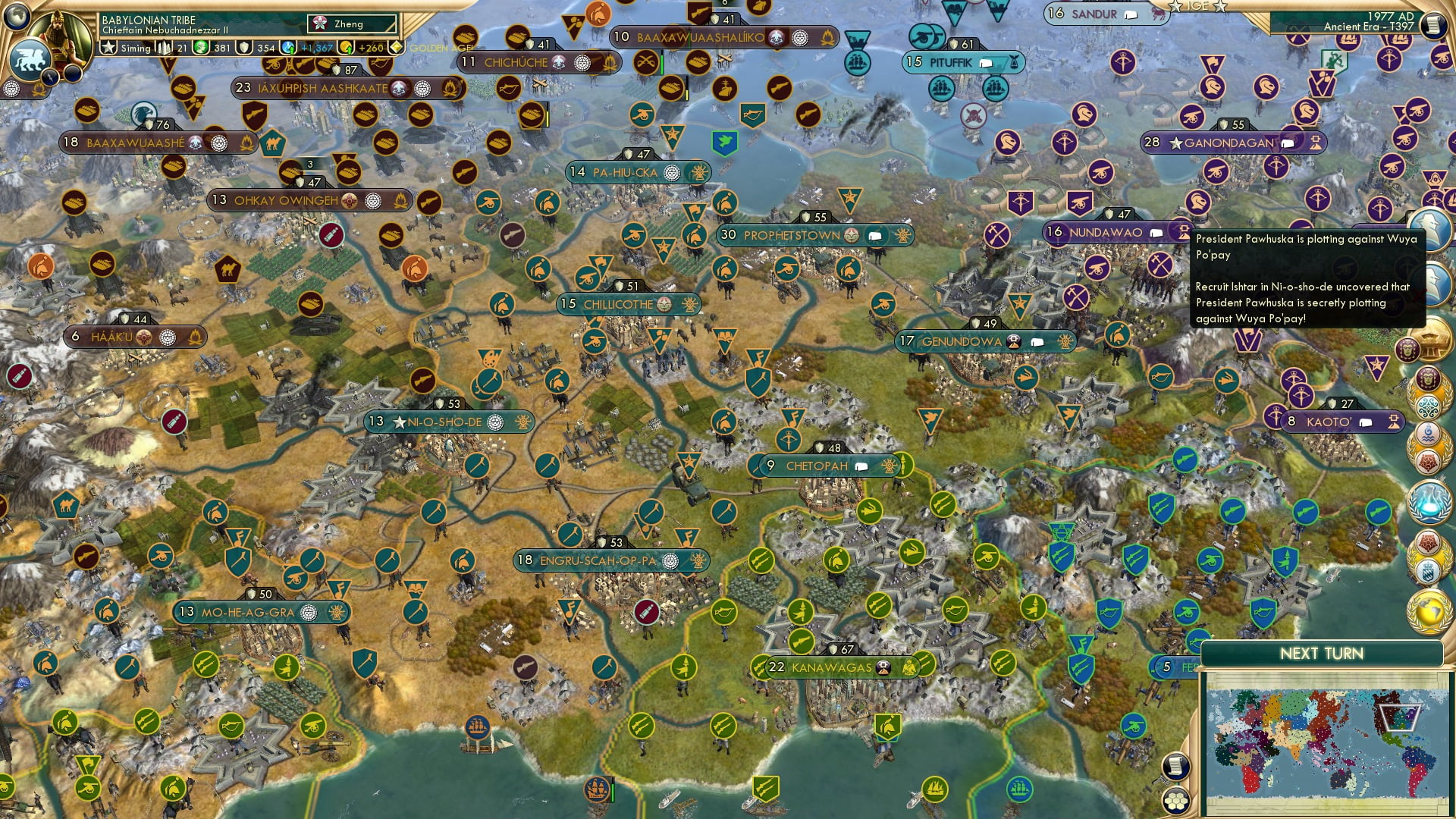Open the notification log scroll icon beside the minimap

(x=1177, y=766)
